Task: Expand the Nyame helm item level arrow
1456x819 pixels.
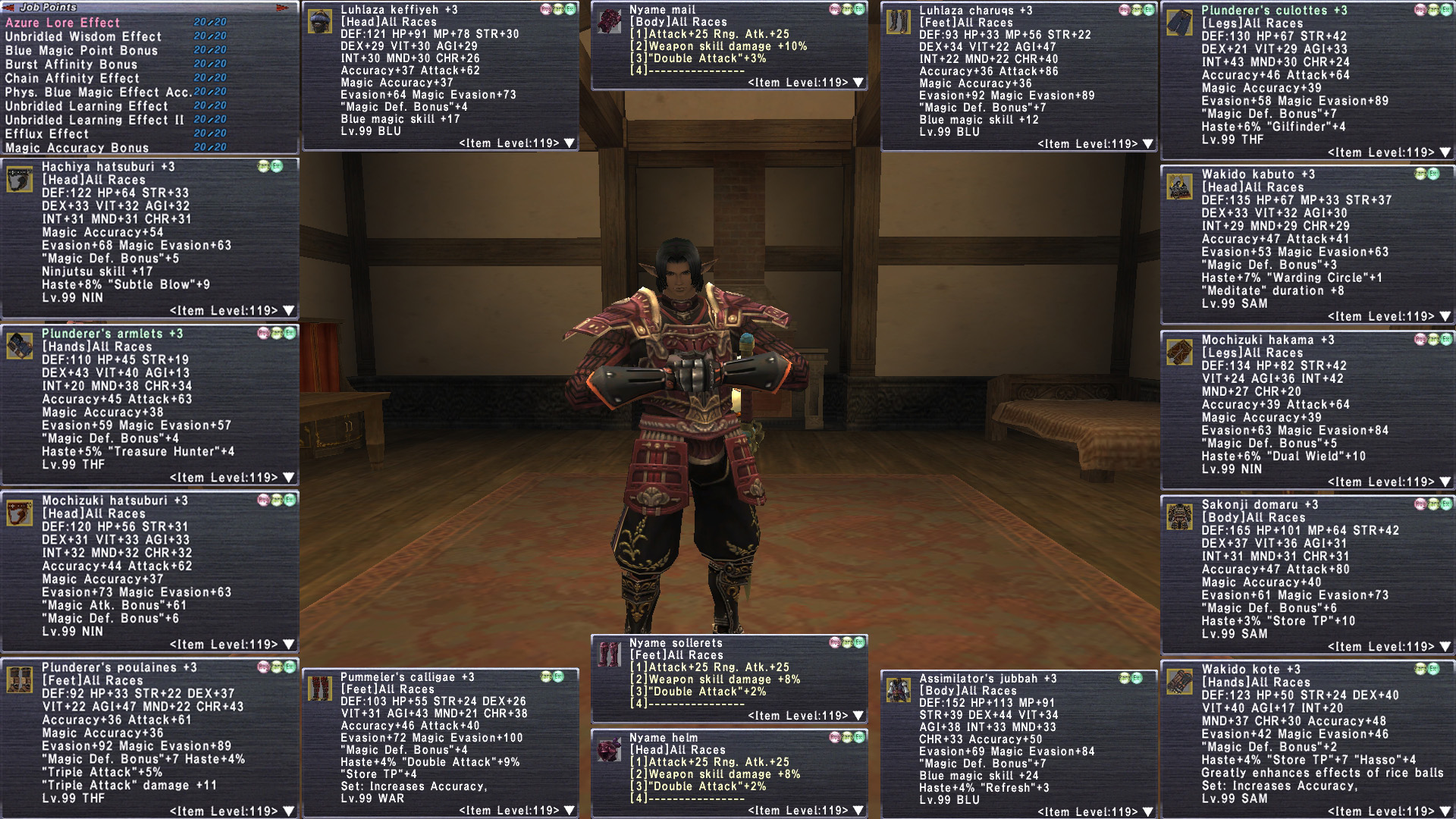Action: (x=859, y=811)
